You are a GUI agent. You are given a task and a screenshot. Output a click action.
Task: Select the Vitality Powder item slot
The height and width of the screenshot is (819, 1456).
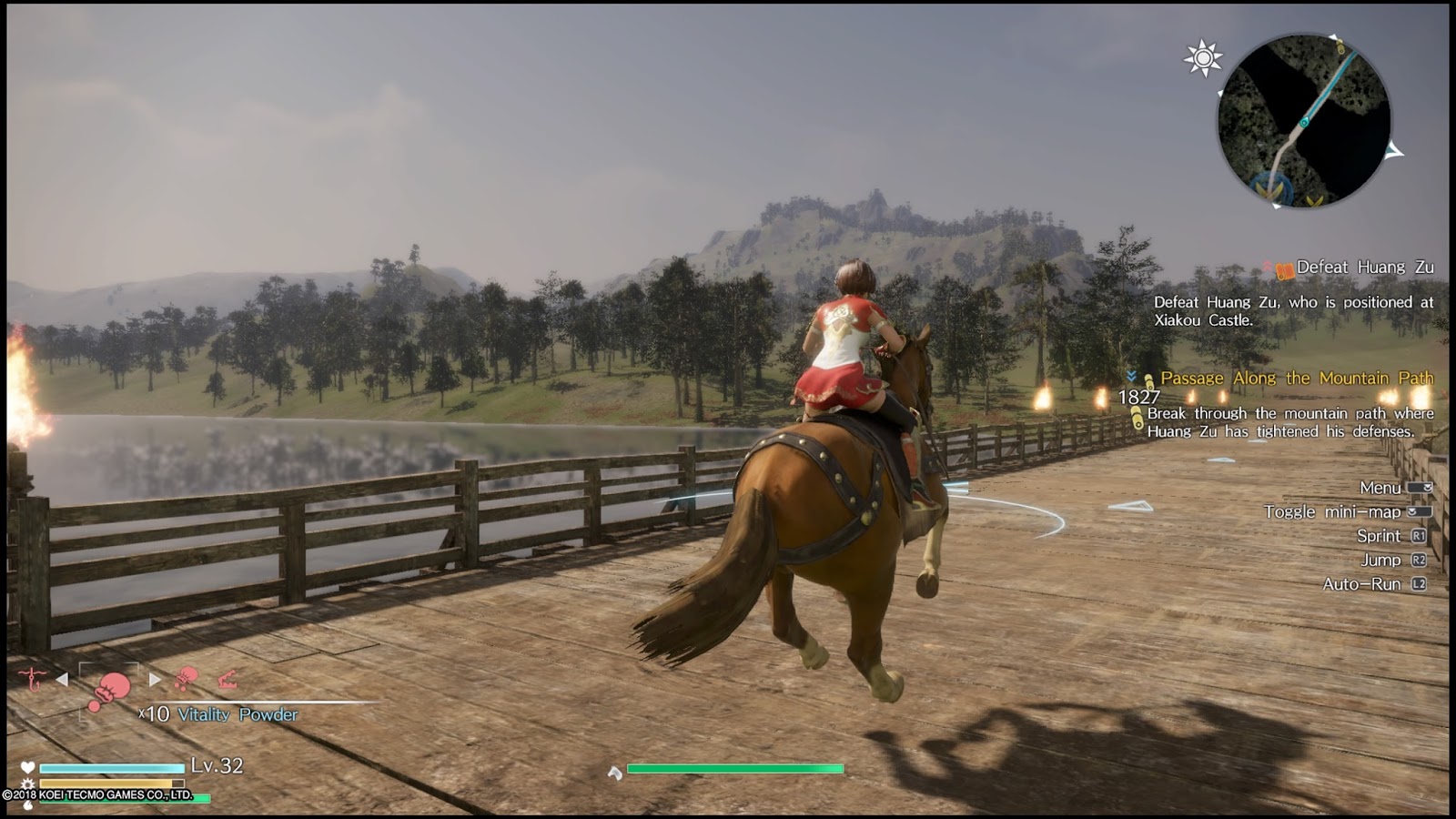coord(109,690)
